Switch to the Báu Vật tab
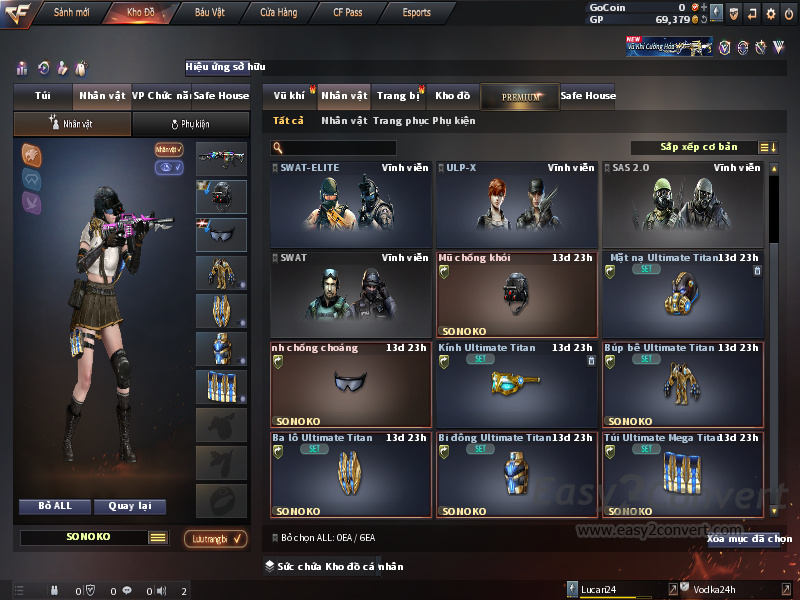The width and height of the screenshot is (800, 600). pyautogui.click(x=209, y=13)
